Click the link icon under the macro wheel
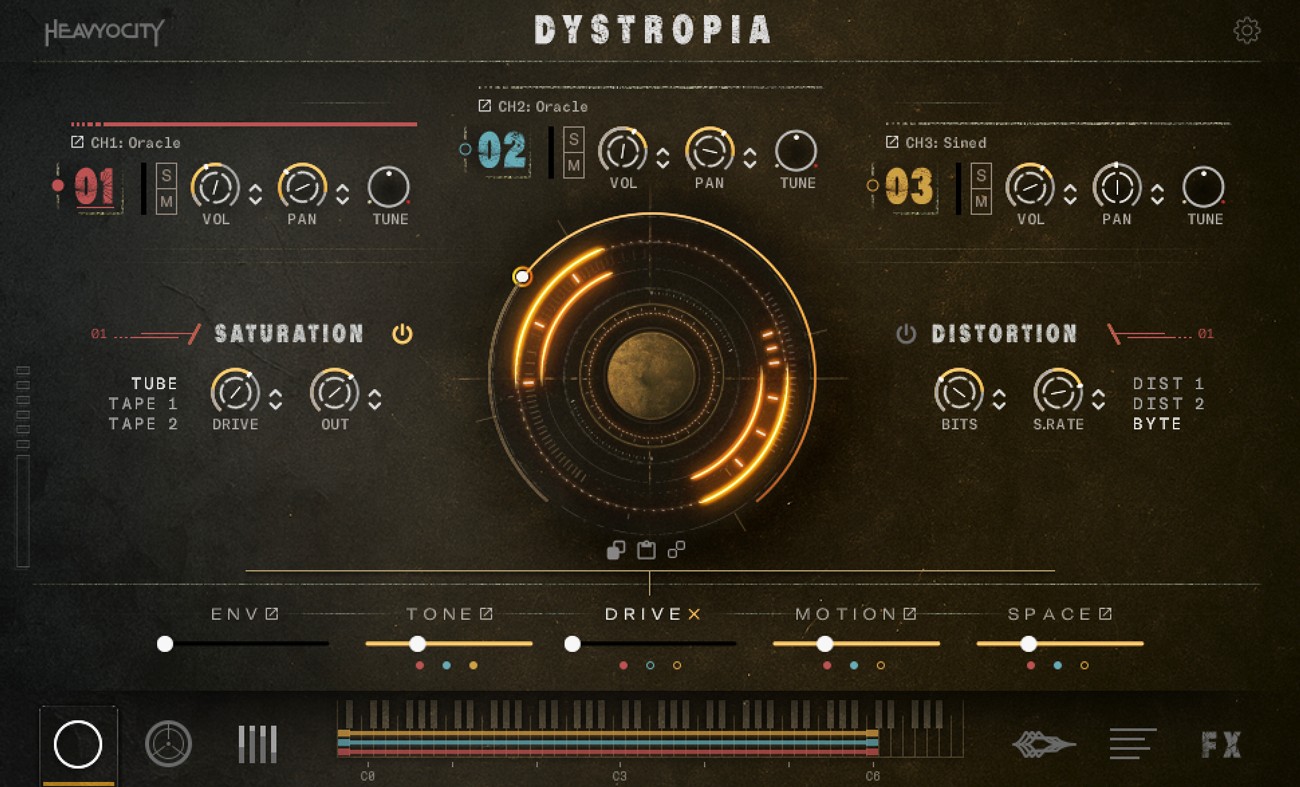This screenshot has width=1300, height=787. click(x=676, y=549)
